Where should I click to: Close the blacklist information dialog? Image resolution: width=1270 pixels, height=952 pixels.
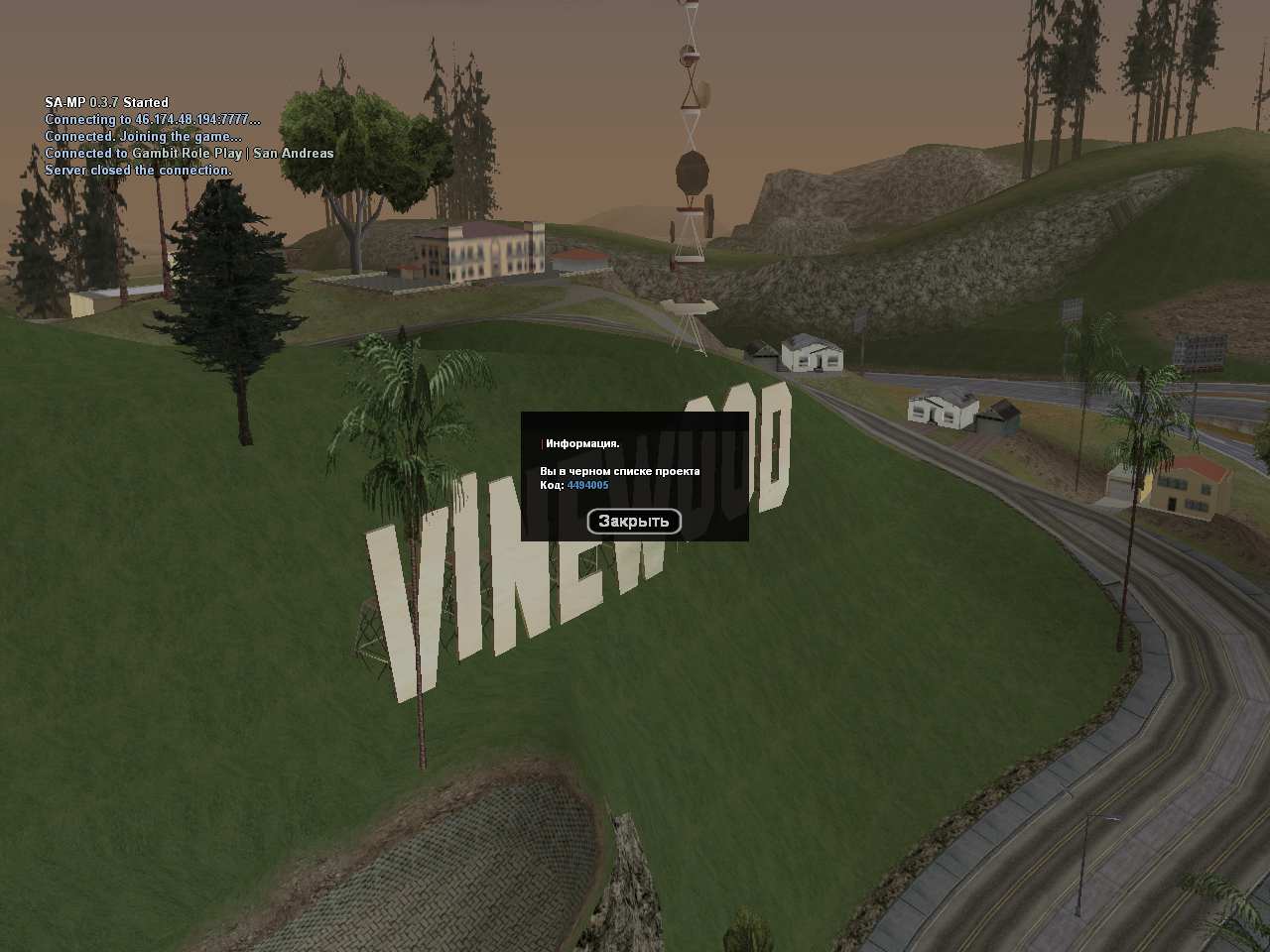tap(634, 521)
